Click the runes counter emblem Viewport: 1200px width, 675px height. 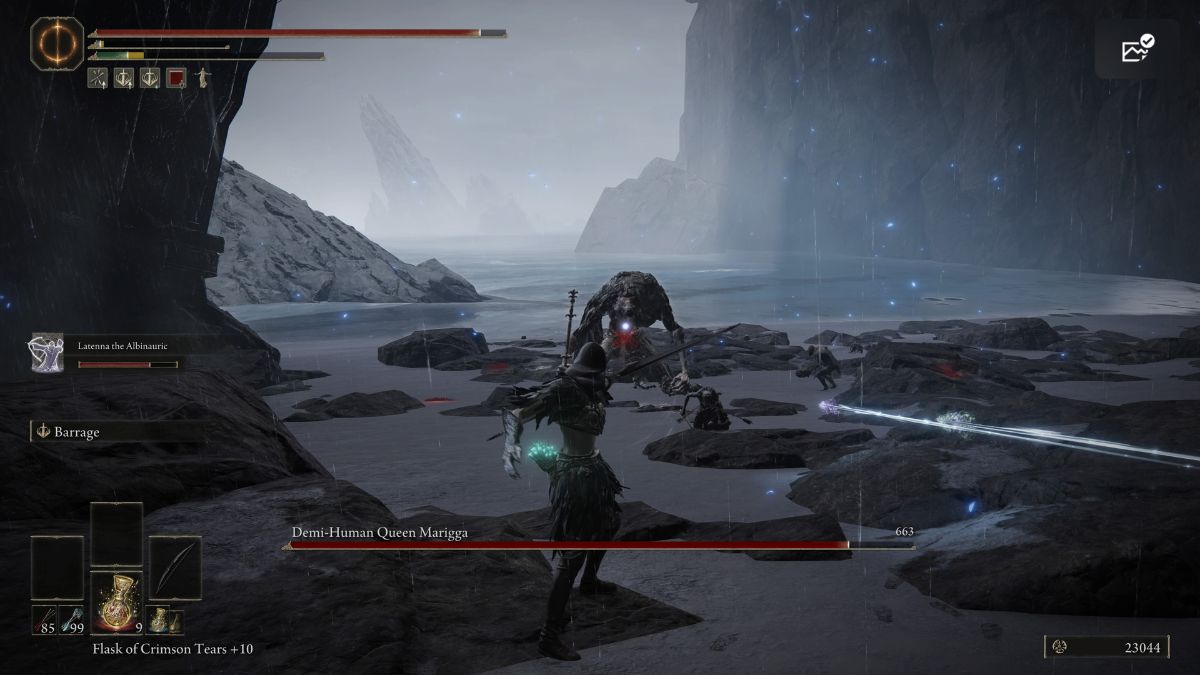coord(1059,647)
